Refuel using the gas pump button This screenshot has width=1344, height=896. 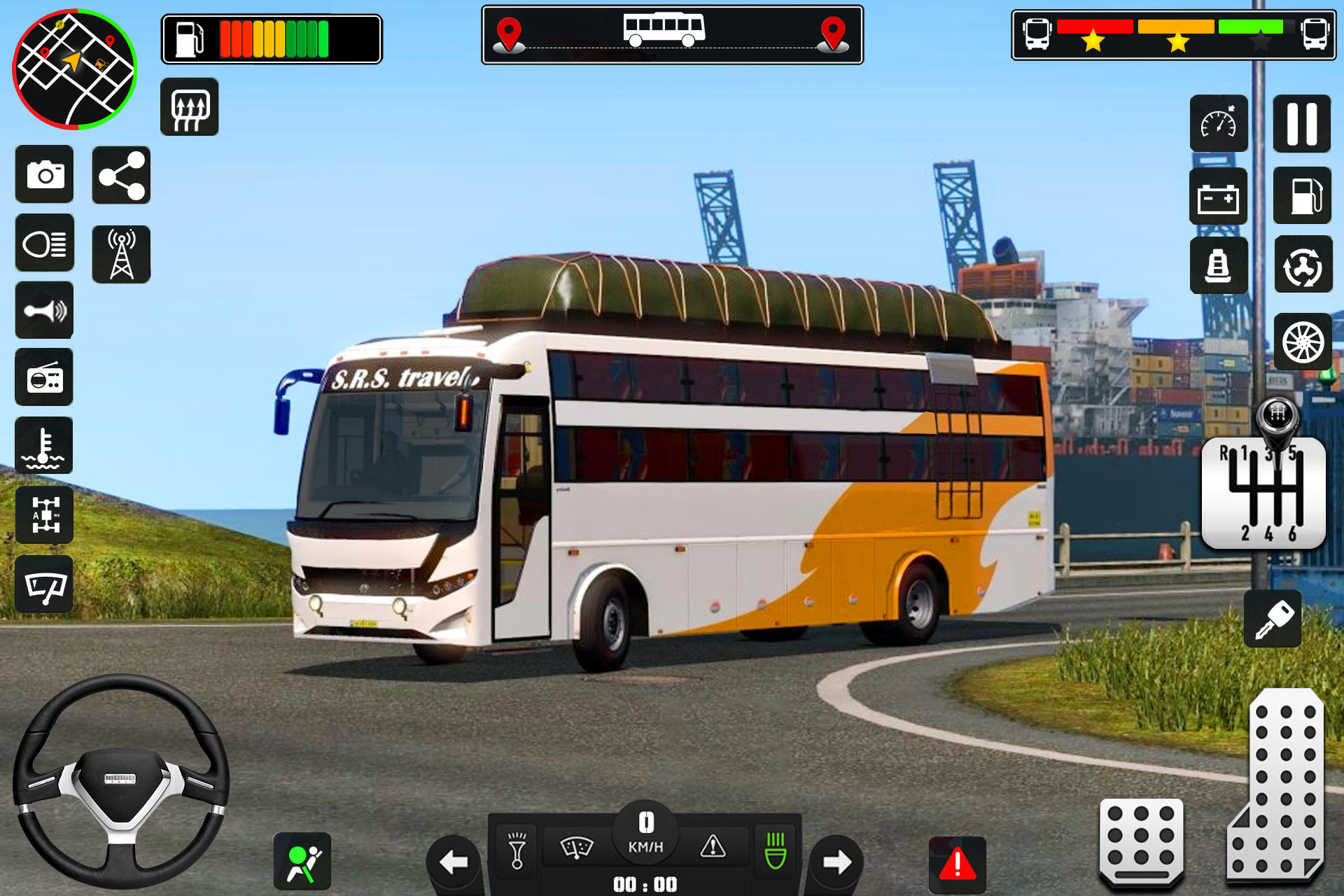(x=1302, y=195)
